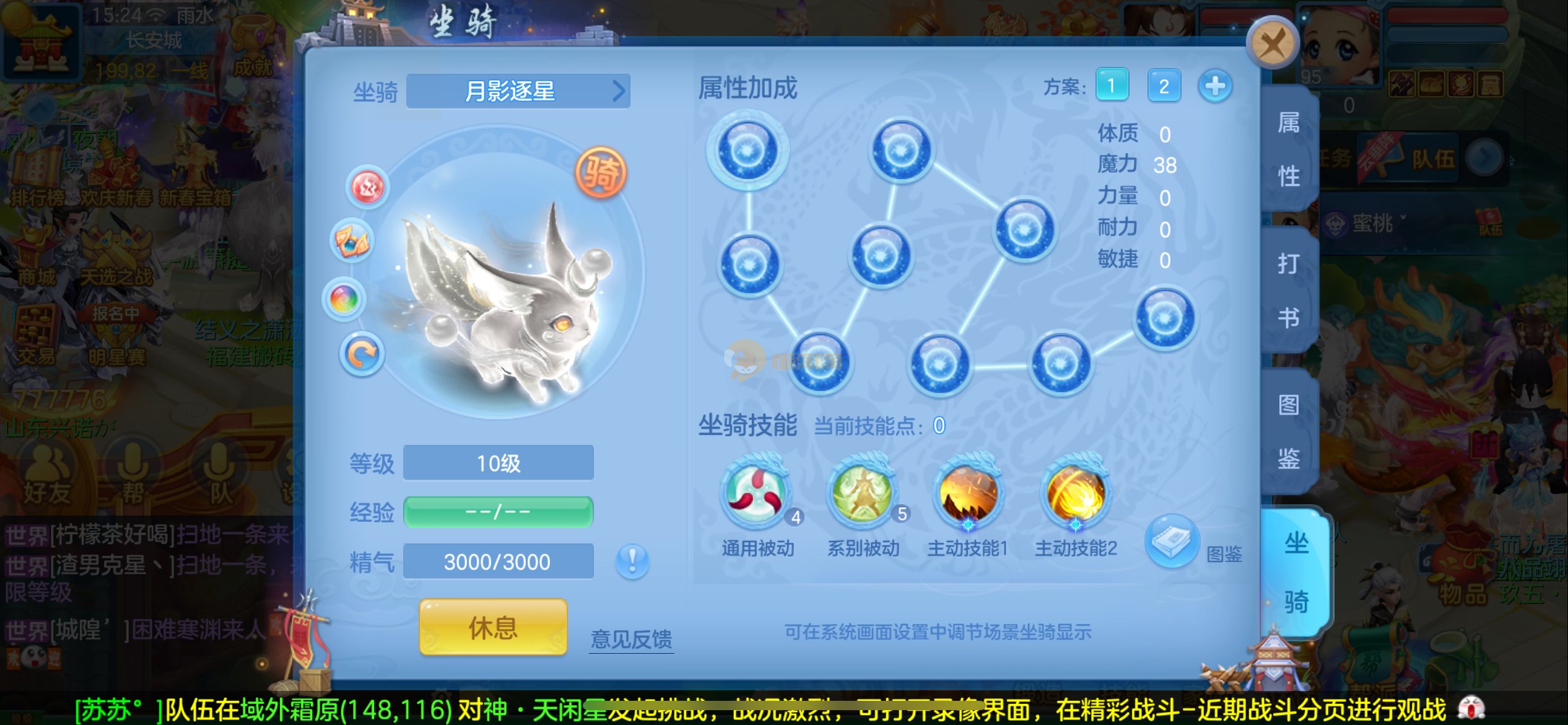Close the mount panel
Screen dimensions: 1568x725
(1272, 43)
